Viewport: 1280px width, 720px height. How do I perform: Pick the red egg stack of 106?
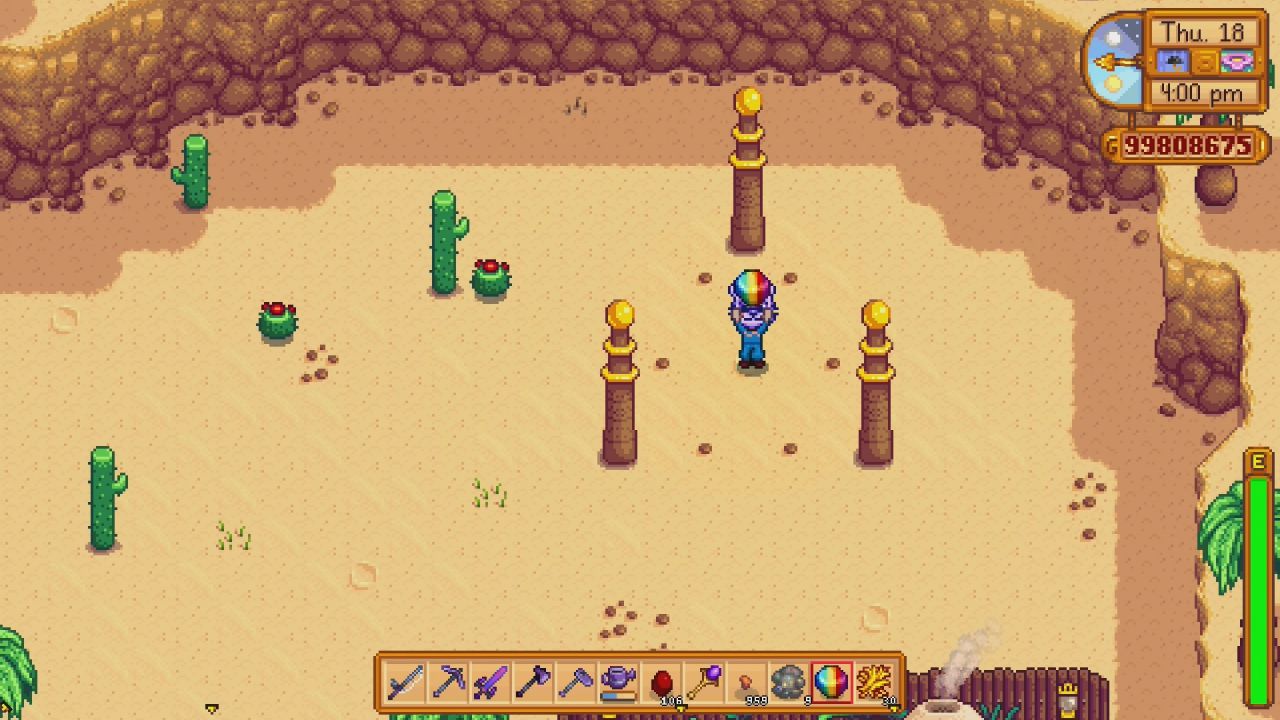(x=661, y=683)
